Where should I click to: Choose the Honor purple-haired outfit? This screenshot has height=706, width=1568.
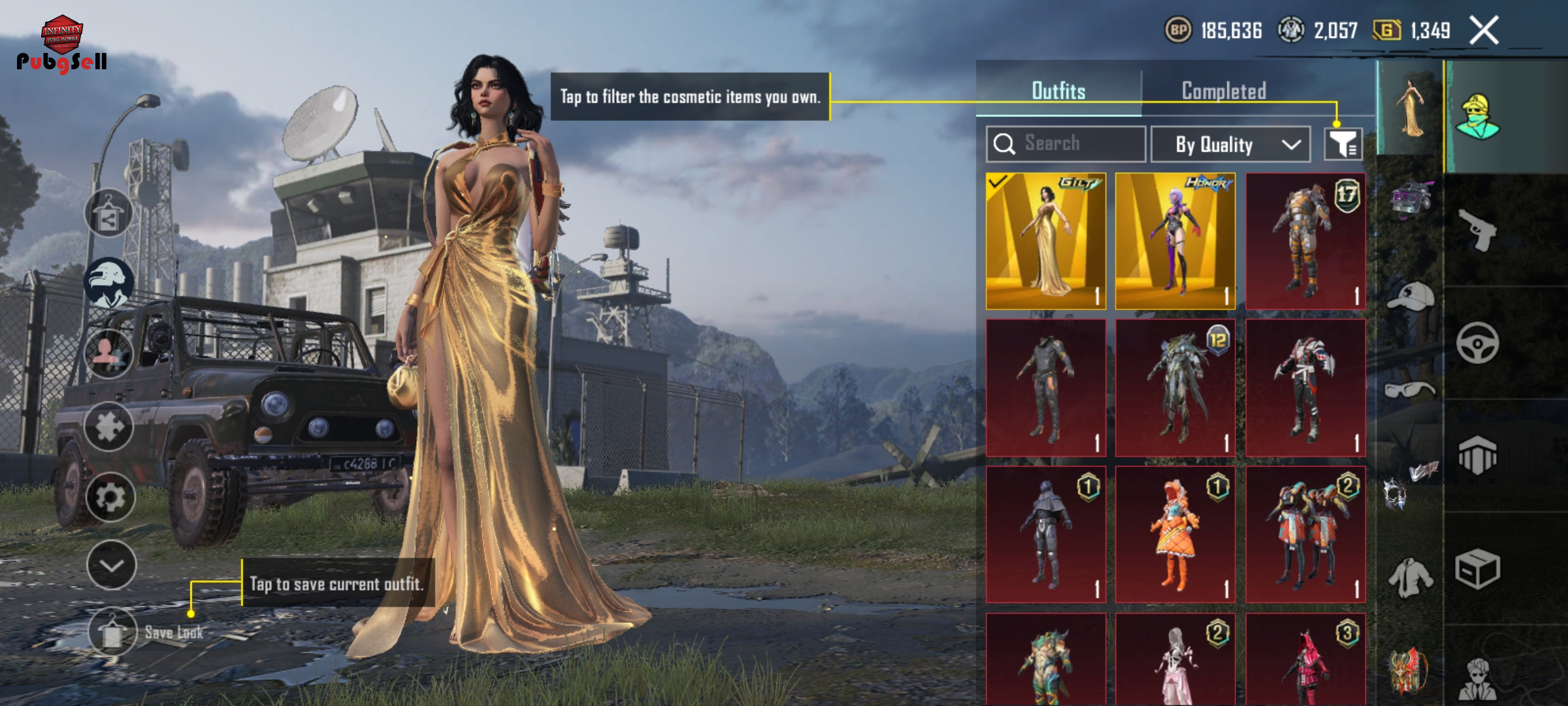(1175, 241)
